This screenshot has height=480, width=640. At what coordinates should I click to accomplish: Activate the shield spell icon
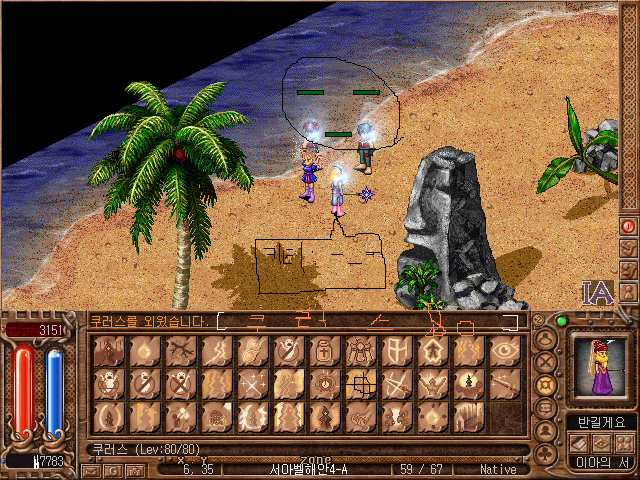click(x=397, y=350)
